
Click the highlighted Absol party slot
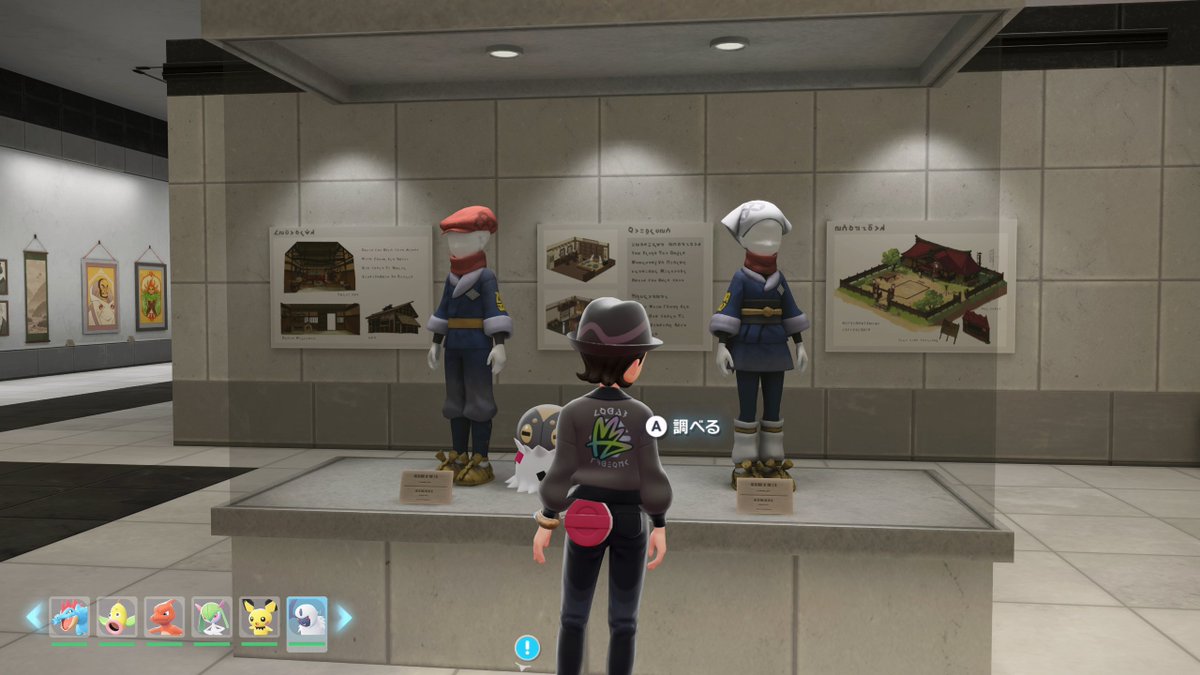click(307, 619)
